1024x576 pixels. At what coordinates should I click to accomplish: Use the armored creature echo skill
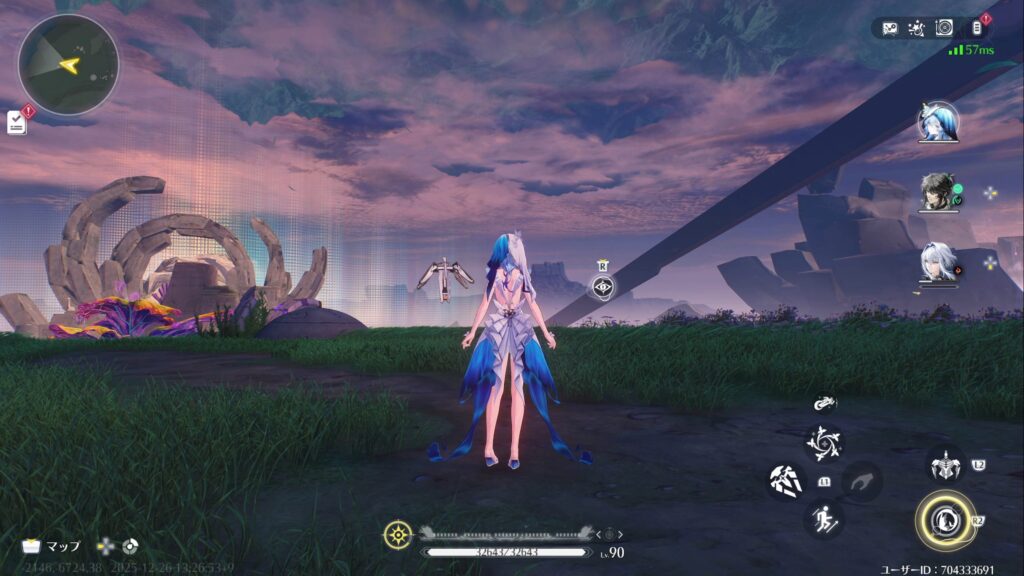944,465
